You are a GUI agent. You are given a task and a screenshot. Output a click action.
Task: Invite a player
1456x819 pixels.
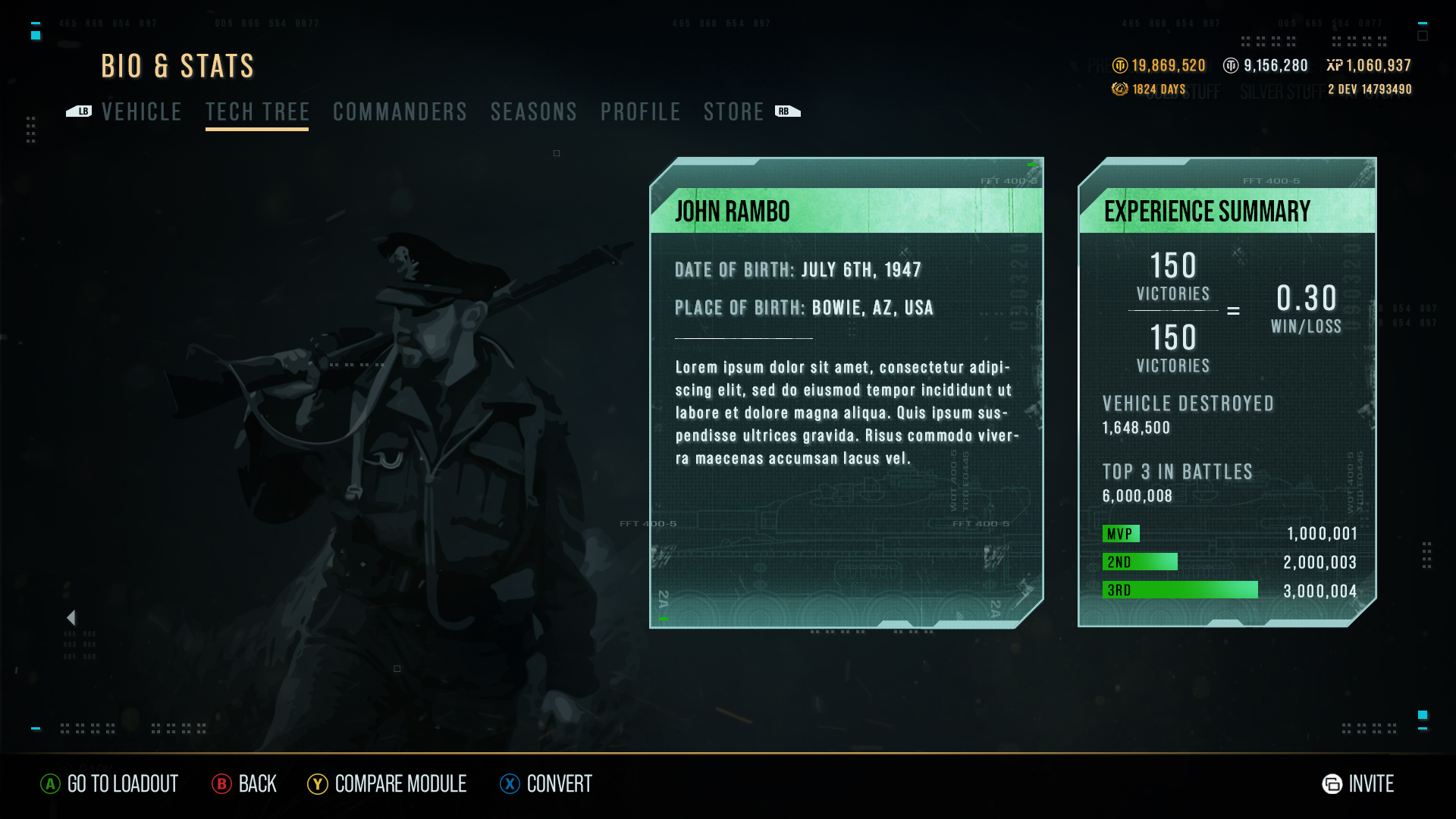(x=1358, y=784)
